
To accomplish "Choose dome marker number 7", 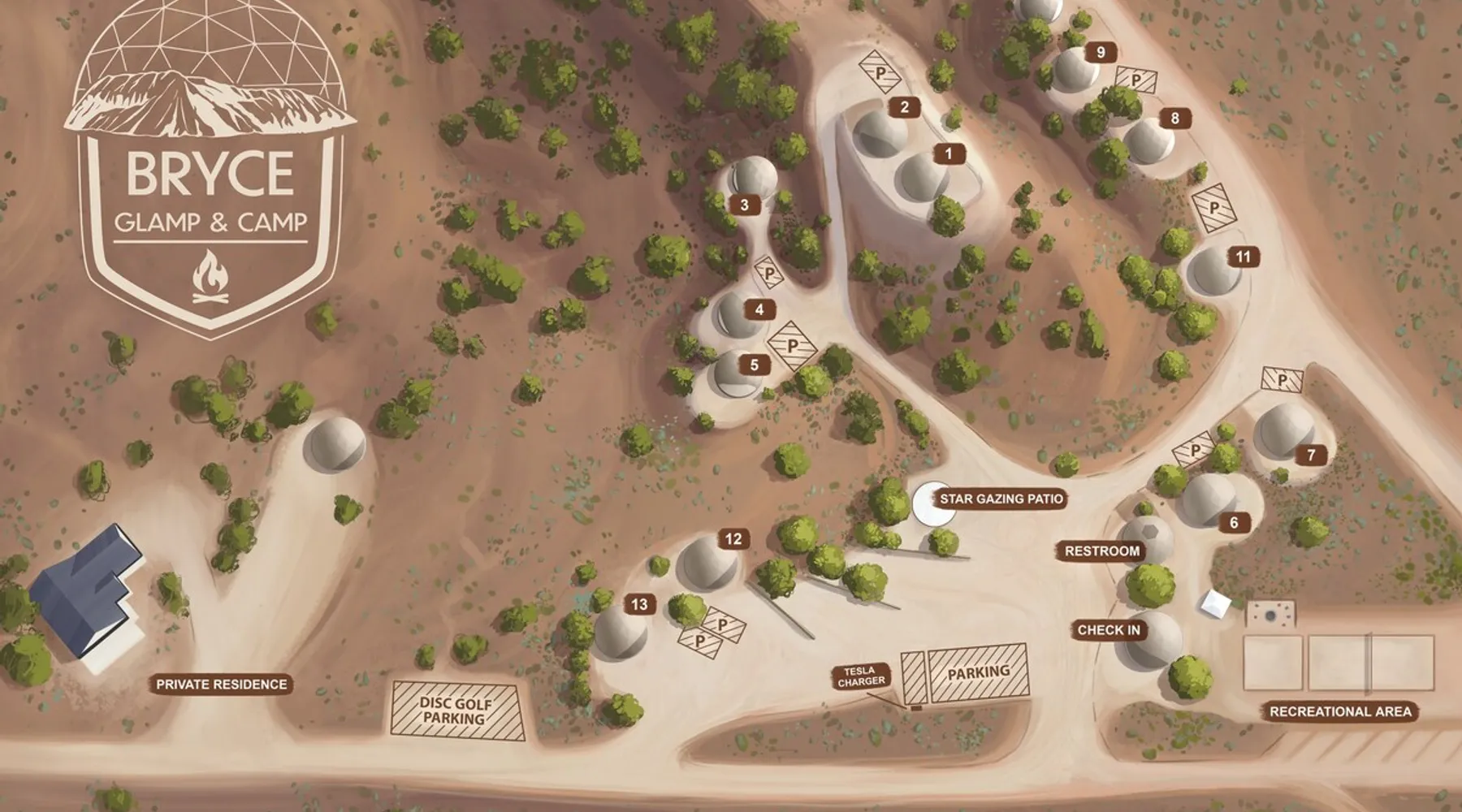I will pos(1311,455).
